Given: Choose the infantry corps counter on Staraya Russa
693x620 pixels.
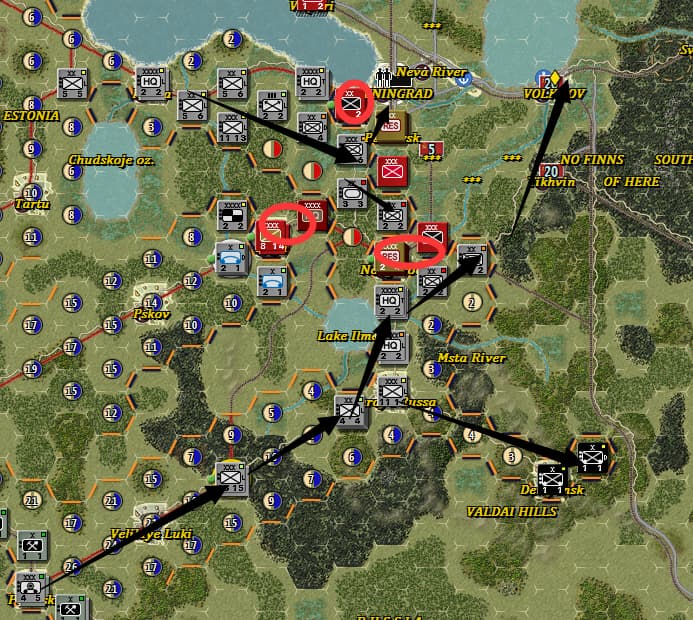Looking at the screenshot, I should (x=392, y=388).
